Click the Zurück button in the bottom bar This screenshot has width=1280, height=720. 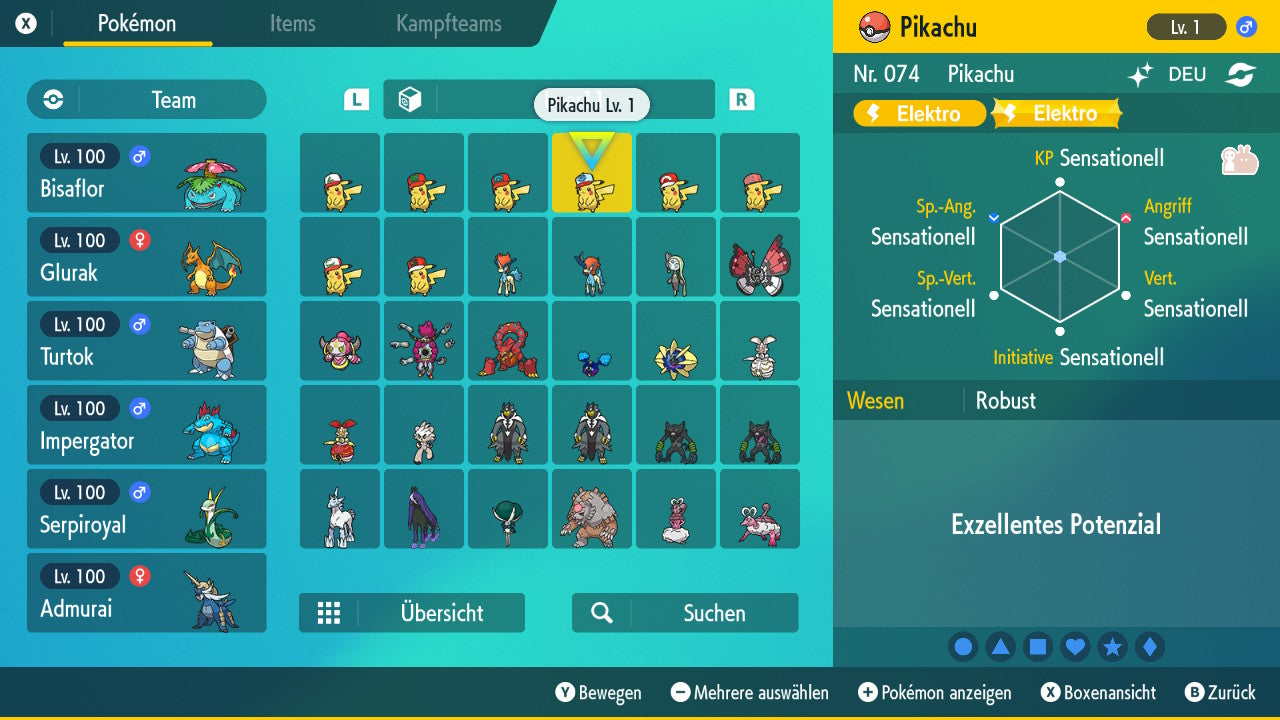point(1223,692)
